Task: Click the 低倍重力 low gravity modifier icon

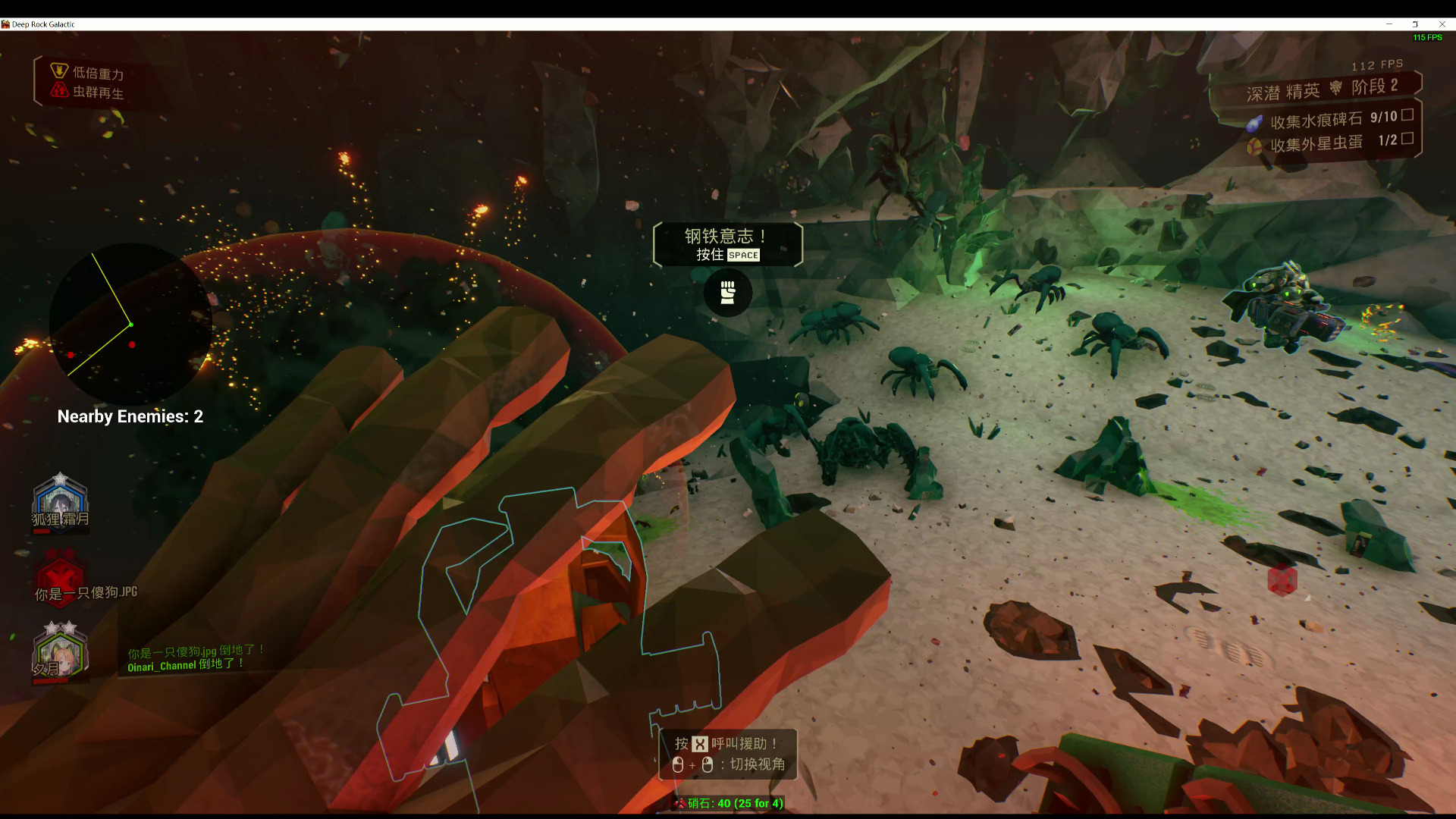Action: [x=59, y=71]
